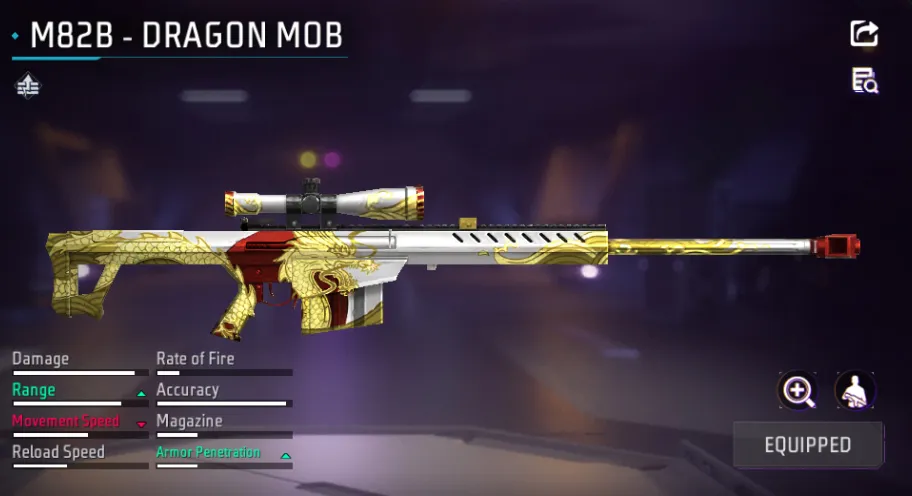The width and height of the screenshot is (912, 496).
Task: Activate the magnifier zoom-in button
Action: (797, 391)
